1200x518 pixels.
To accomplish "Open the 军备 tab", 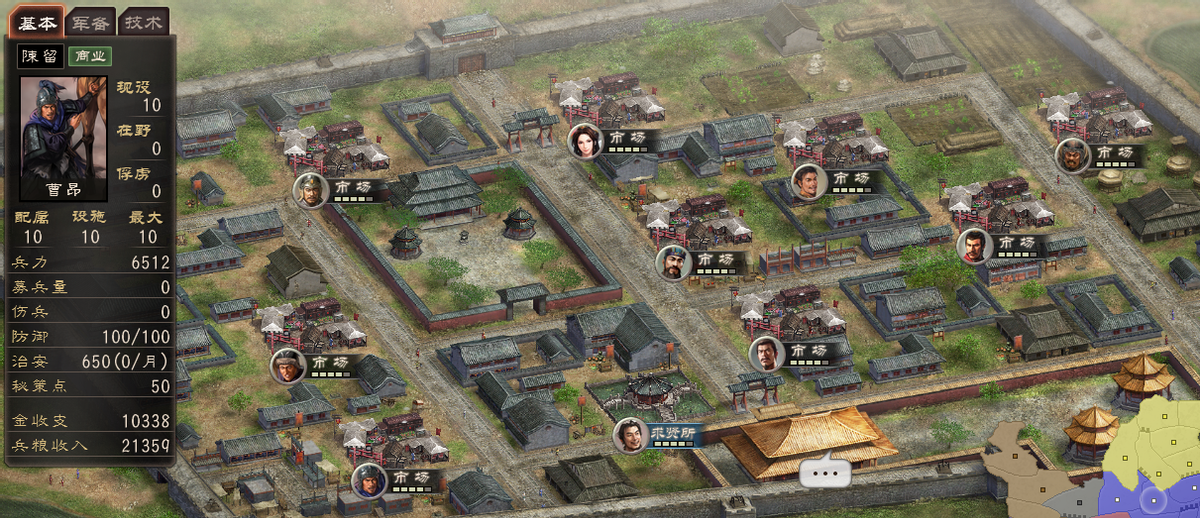I will 90,22.
